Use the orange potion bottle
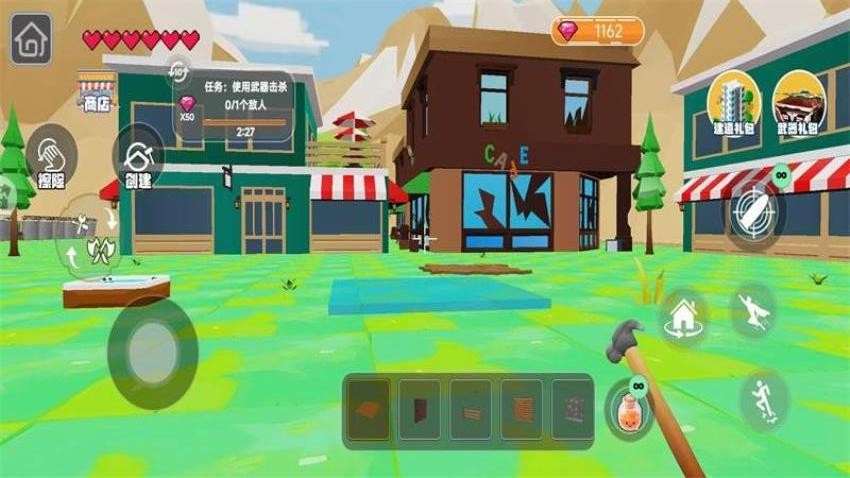Viewport: 850px width, 478px height. coord(630,408)
